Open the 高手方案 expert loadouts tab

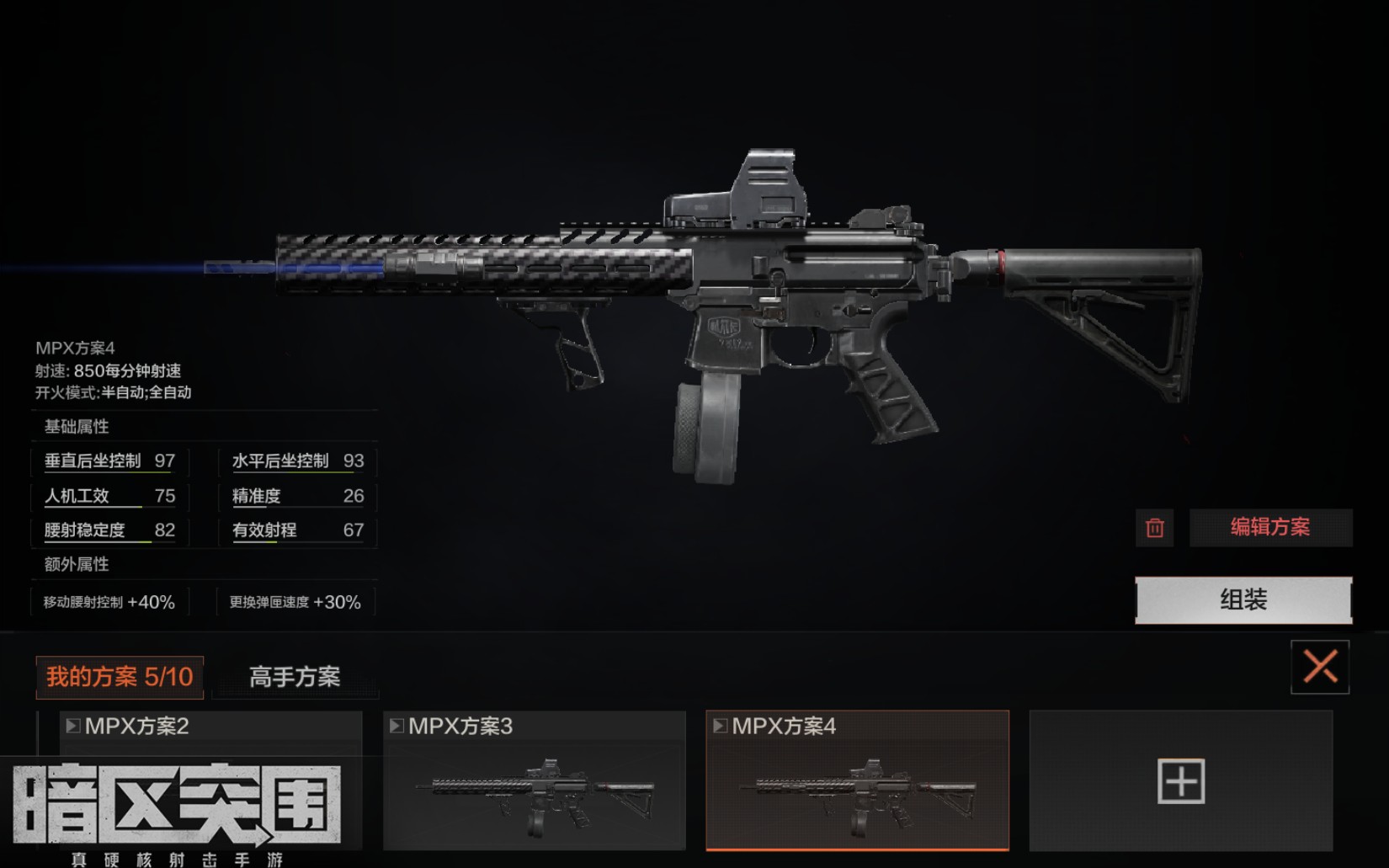(x=295, y=677)
